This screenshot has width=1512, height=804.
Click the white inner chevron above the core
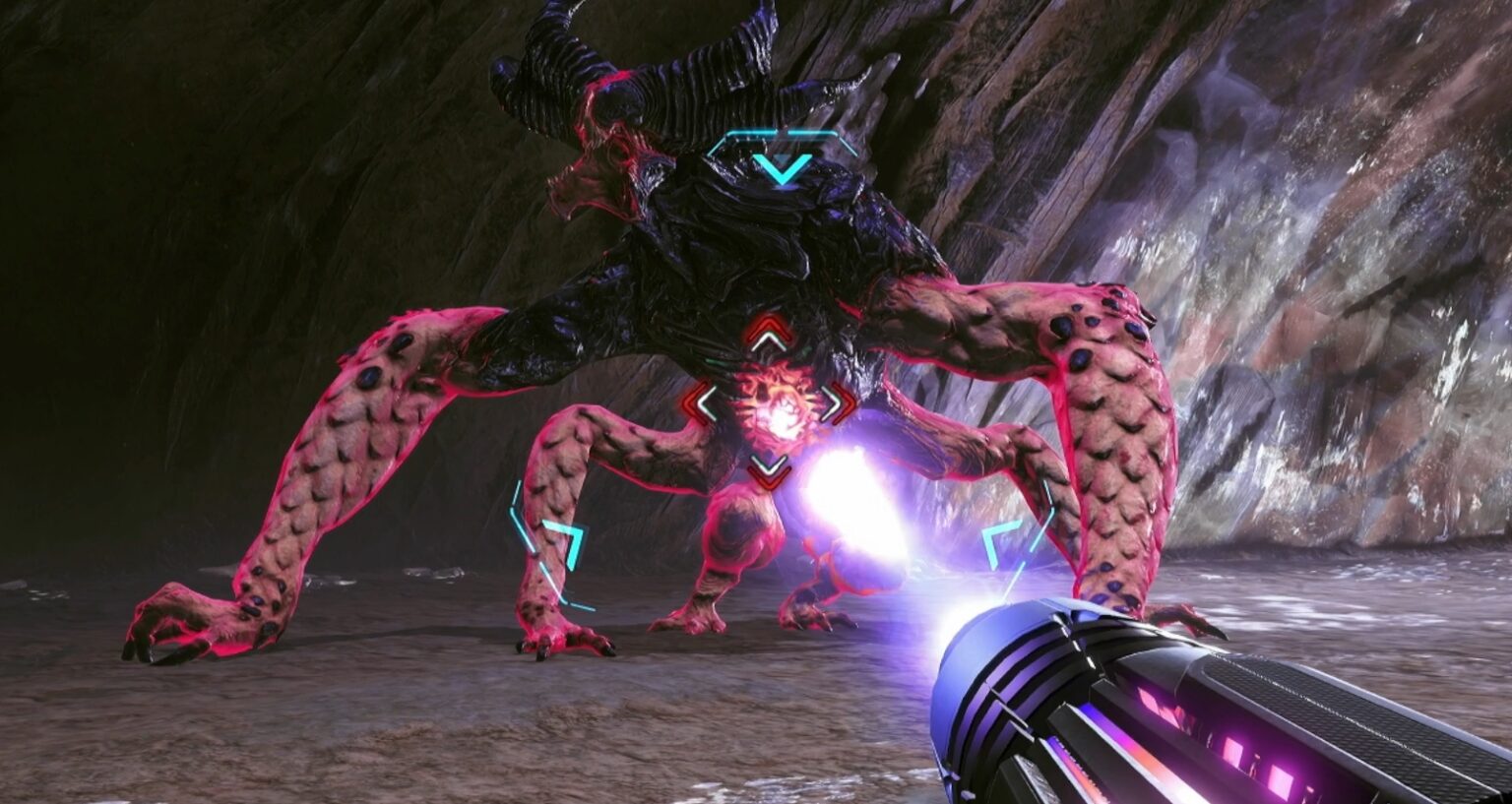click(x=768, y=338)
